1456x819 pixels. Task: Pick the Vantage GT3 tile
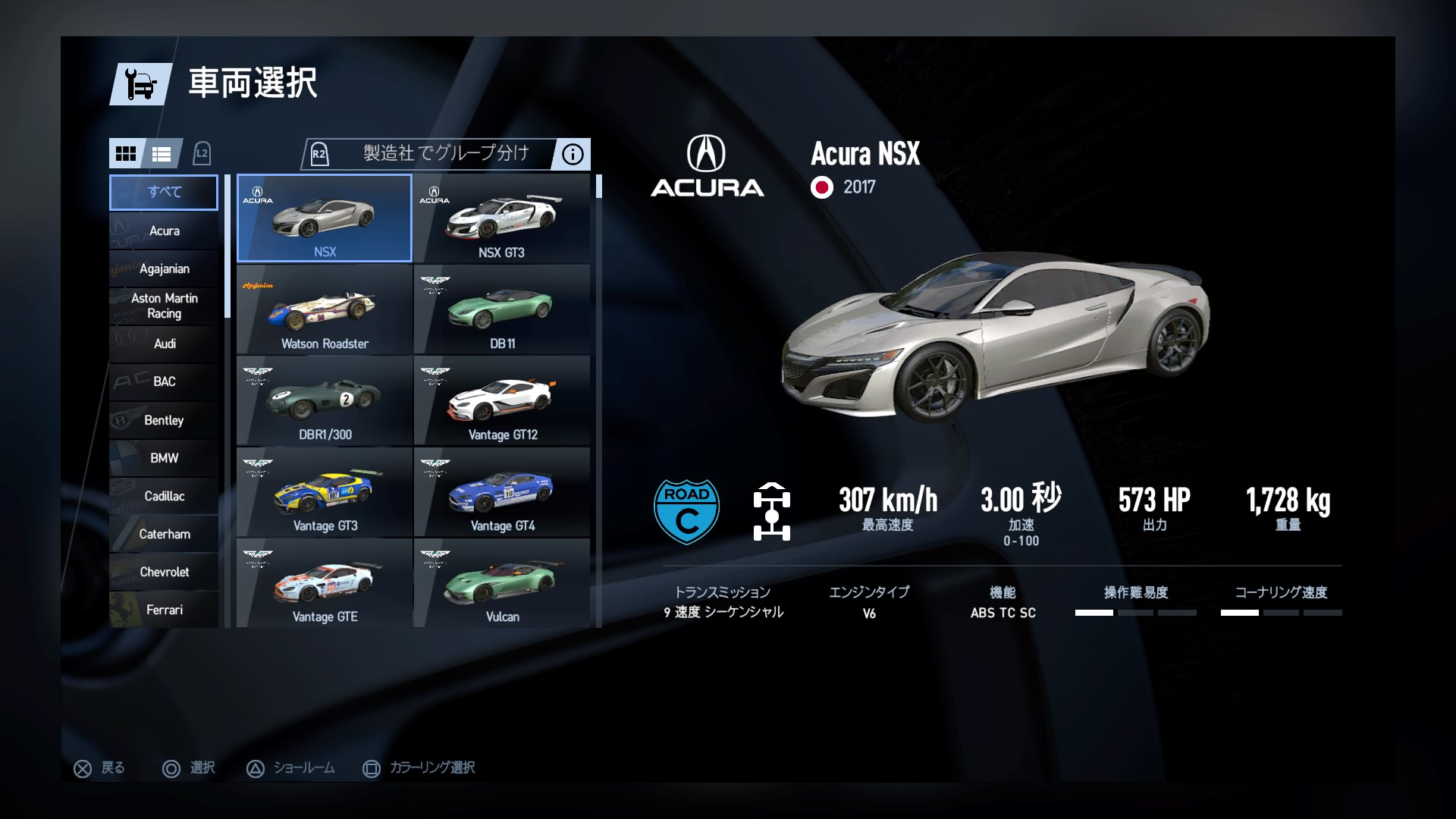point(325,491)
